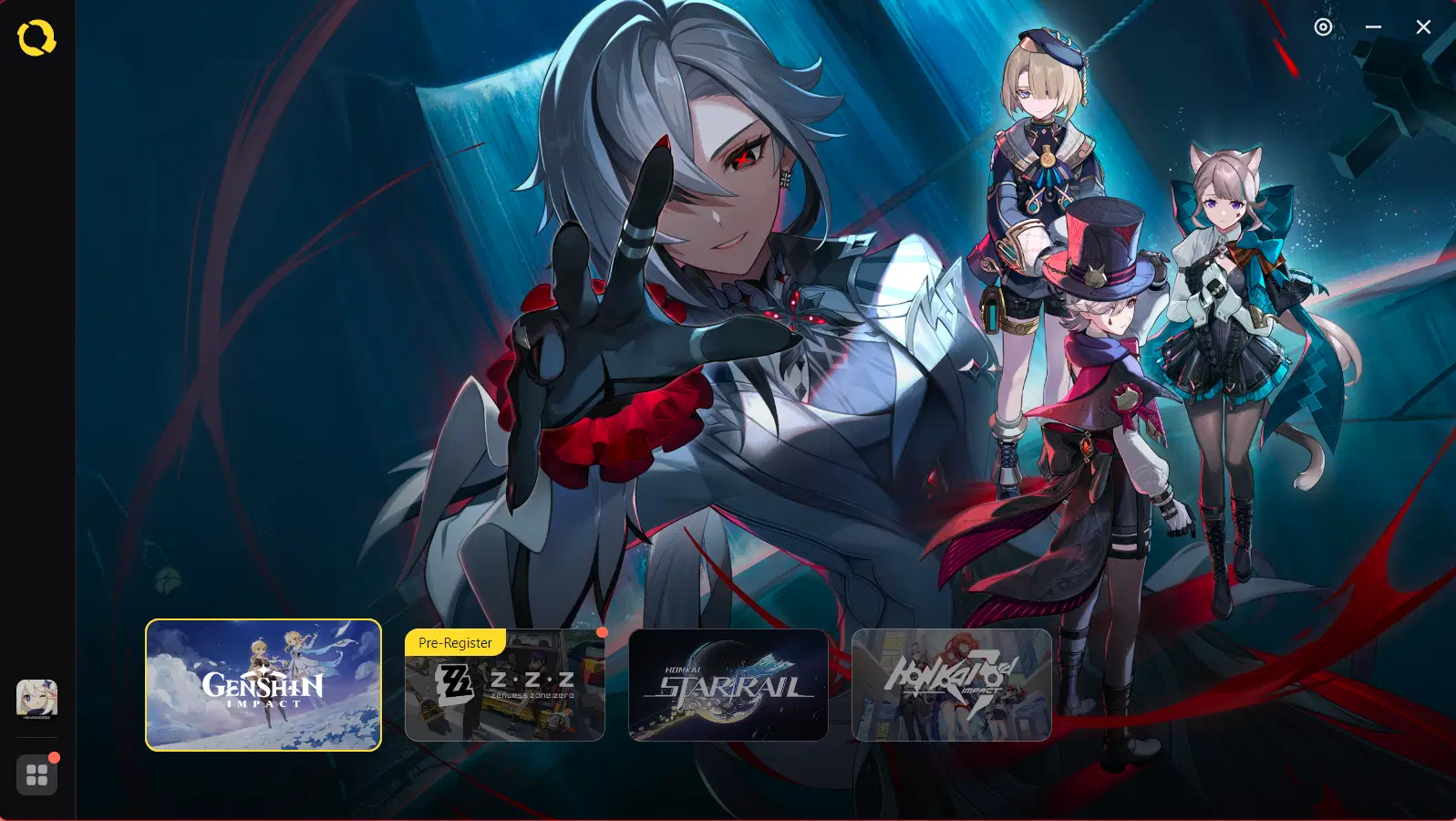Click the HOYOVERSE label under the avatar
1456x821 pixels.
pyautogui.click(x=37, y=717)
